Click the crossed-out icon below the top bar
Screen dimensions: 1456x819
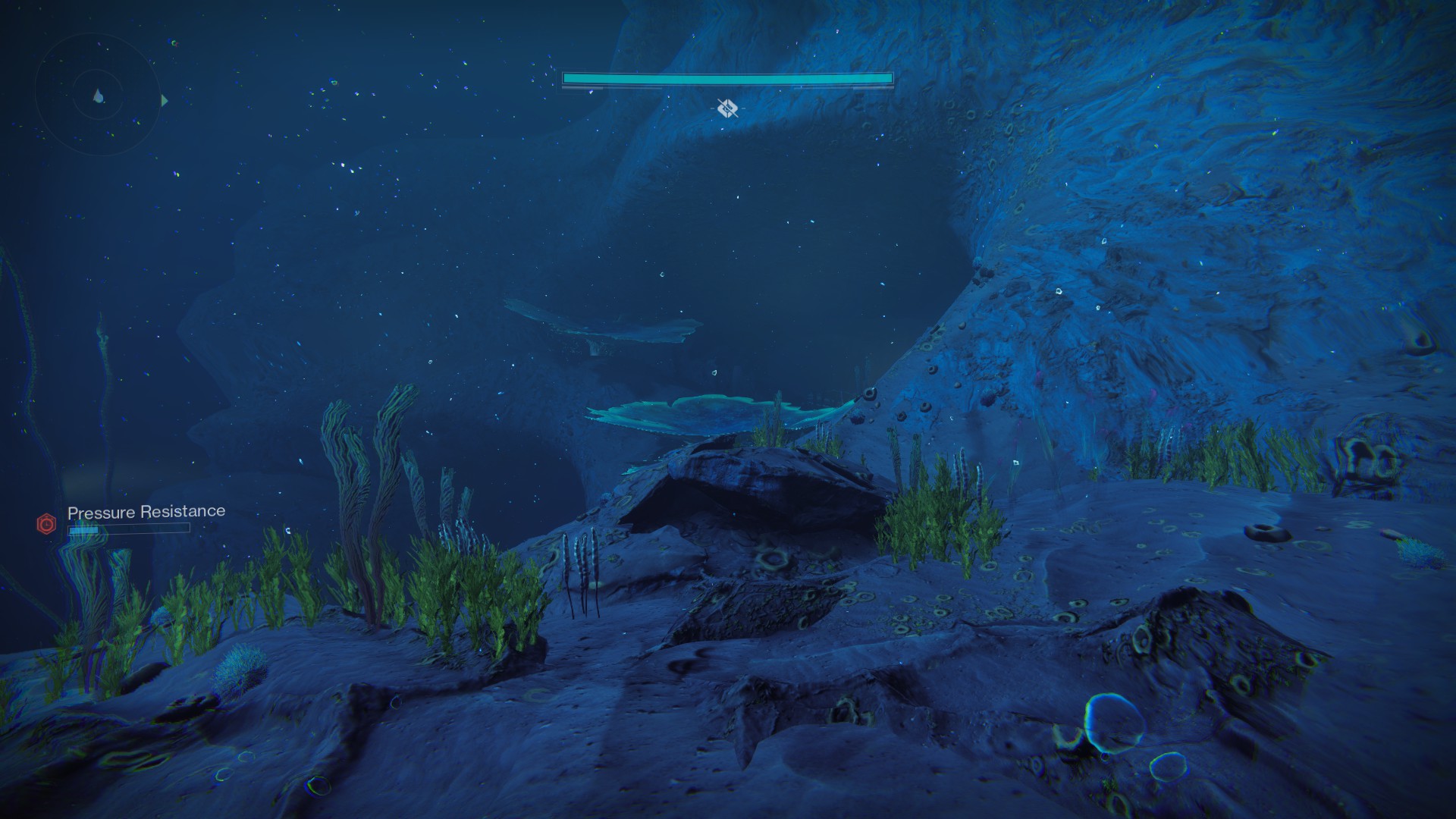click(727, 108)
